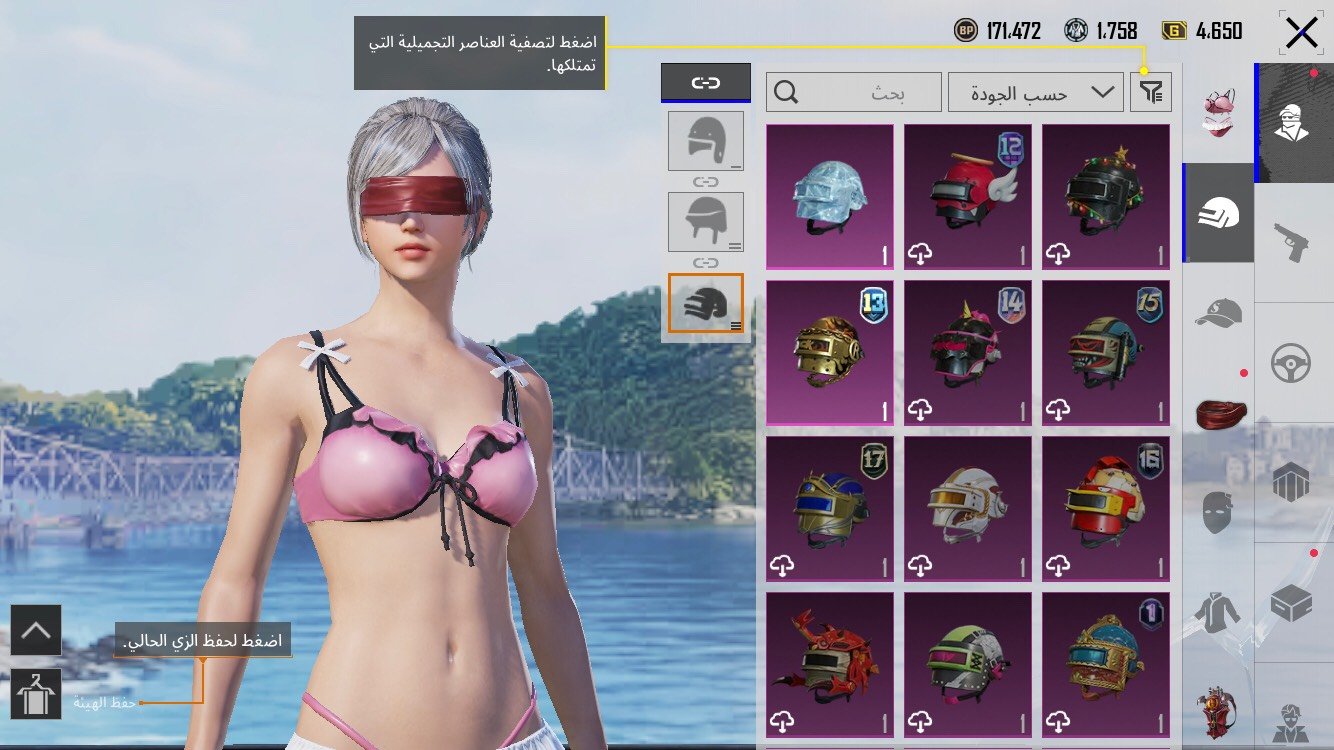Screen dimensions: 1334x750
Task: Switch to the unlink tab above helmets
Action: [x=706, y=84]
